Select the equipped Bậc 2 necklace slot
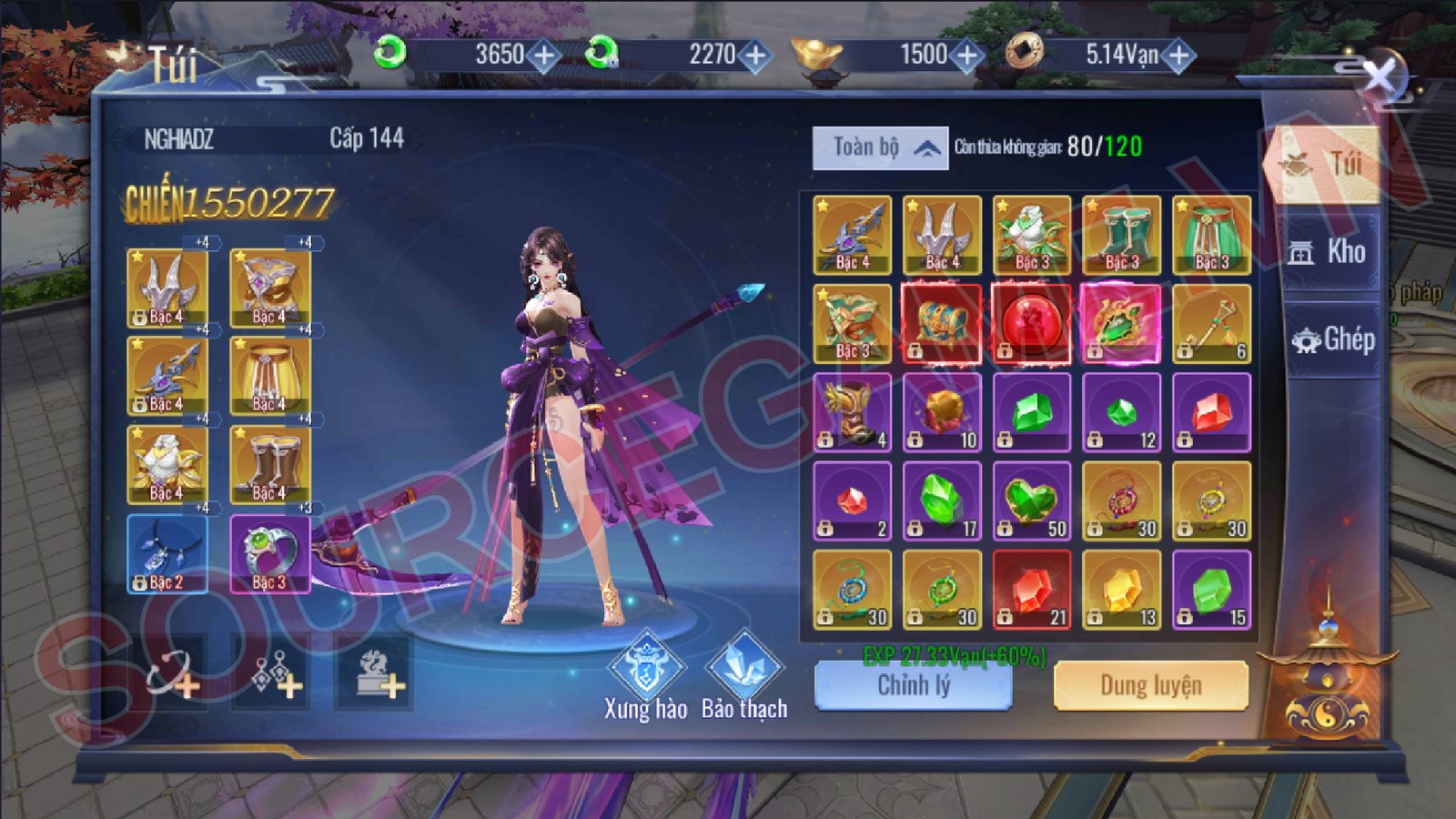The height and width of the screenshot is (819, 1456). (x=167, y=554)
